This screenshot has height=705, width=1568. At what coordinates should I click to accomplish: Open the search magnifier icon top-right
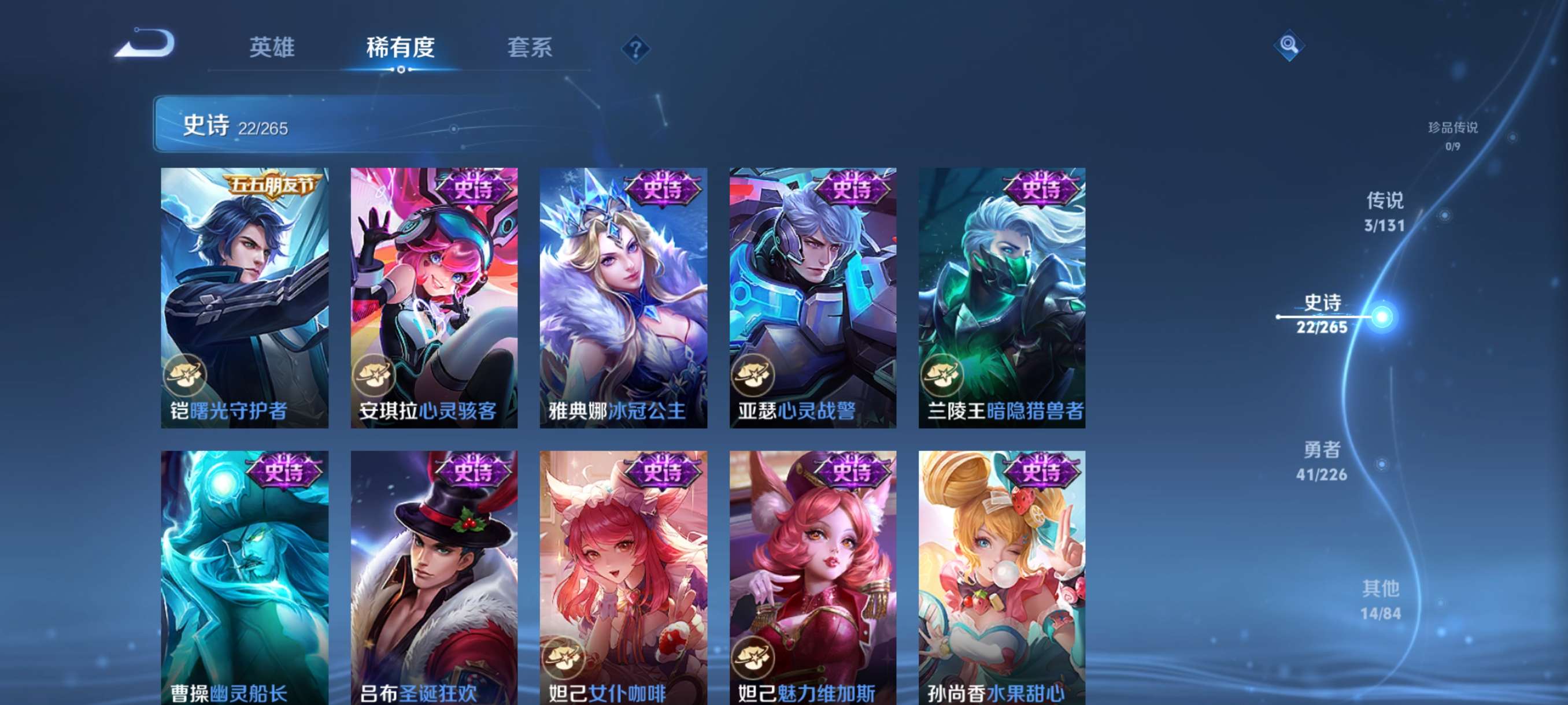(1290, 44)
